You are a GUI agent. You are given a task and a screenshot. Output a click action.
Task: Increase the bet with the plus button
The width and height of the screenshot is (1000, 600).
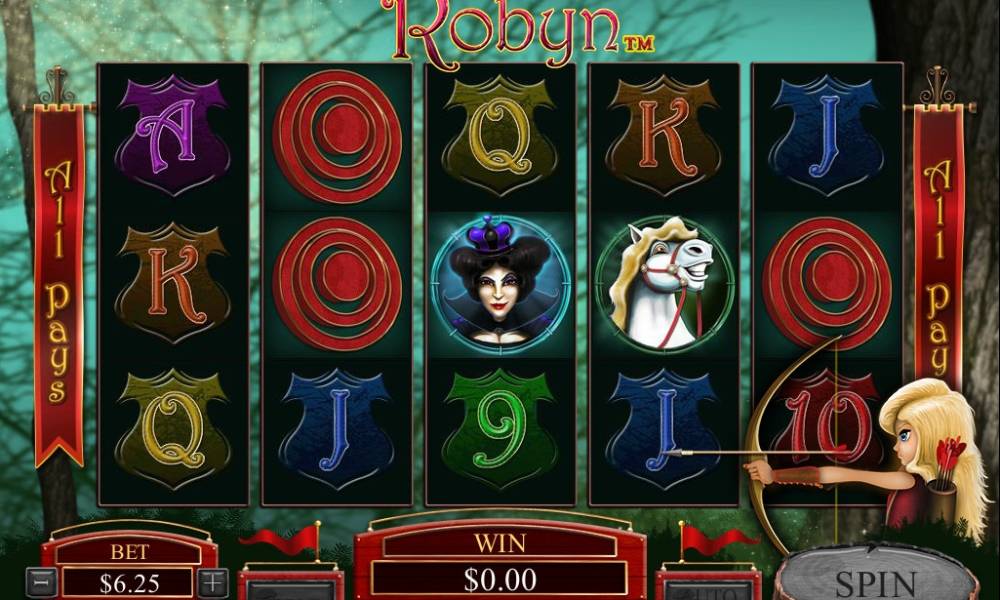213,582
